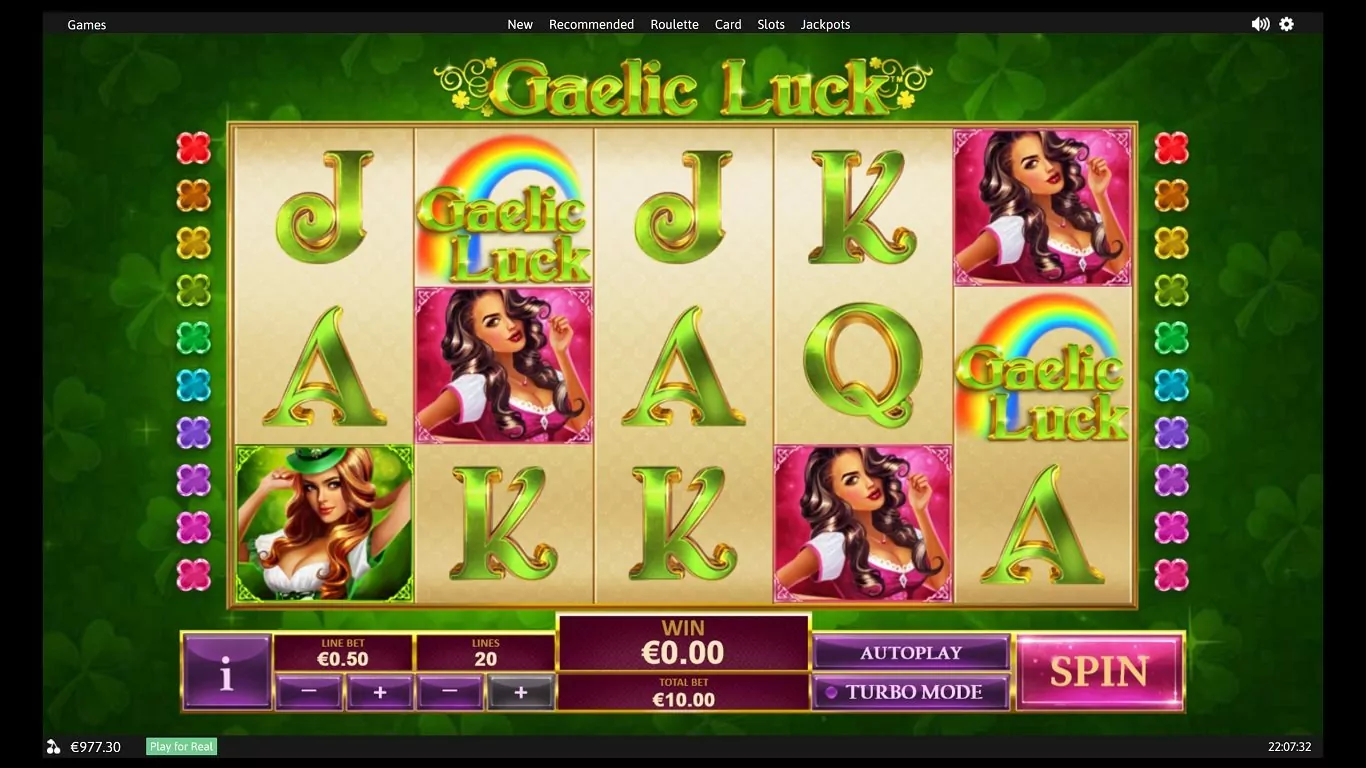Mute the game sound
The image size is (1366, 768).
[x=1260, y=24]
